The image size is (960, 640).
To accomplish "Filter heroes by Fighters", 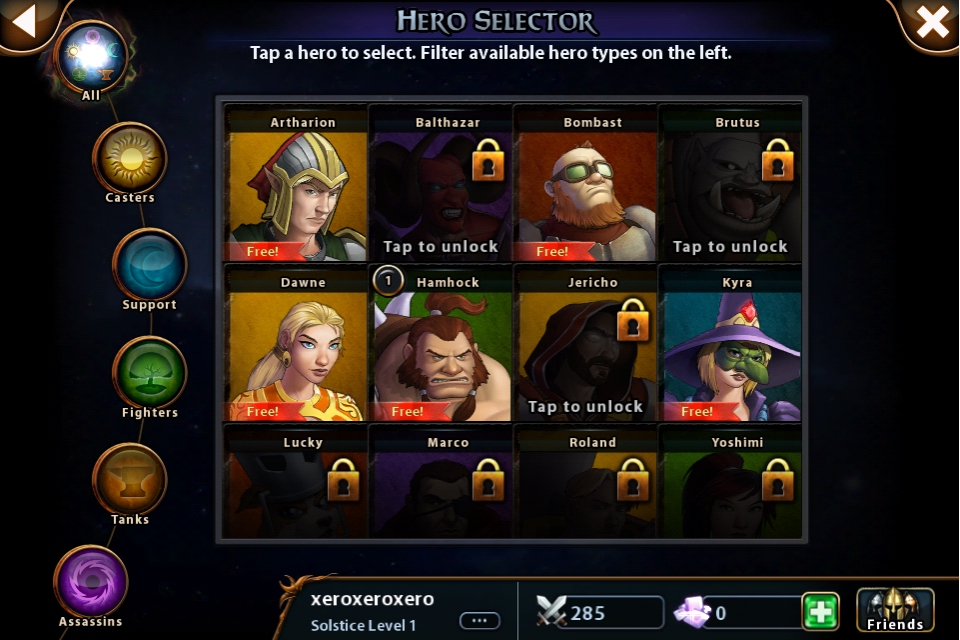I will click(x=150, y=374).
